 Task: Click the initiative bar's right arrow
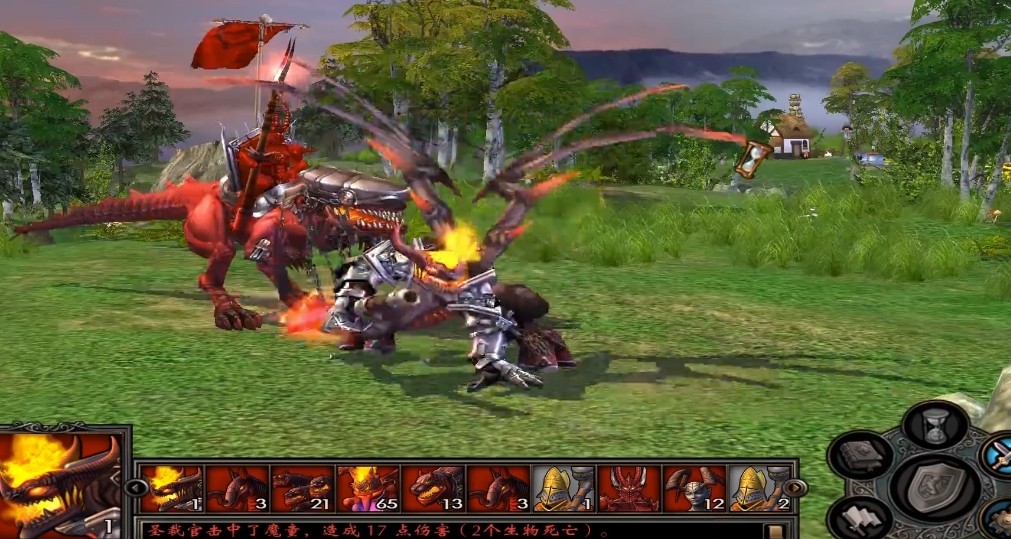click(x=796, y=488)
